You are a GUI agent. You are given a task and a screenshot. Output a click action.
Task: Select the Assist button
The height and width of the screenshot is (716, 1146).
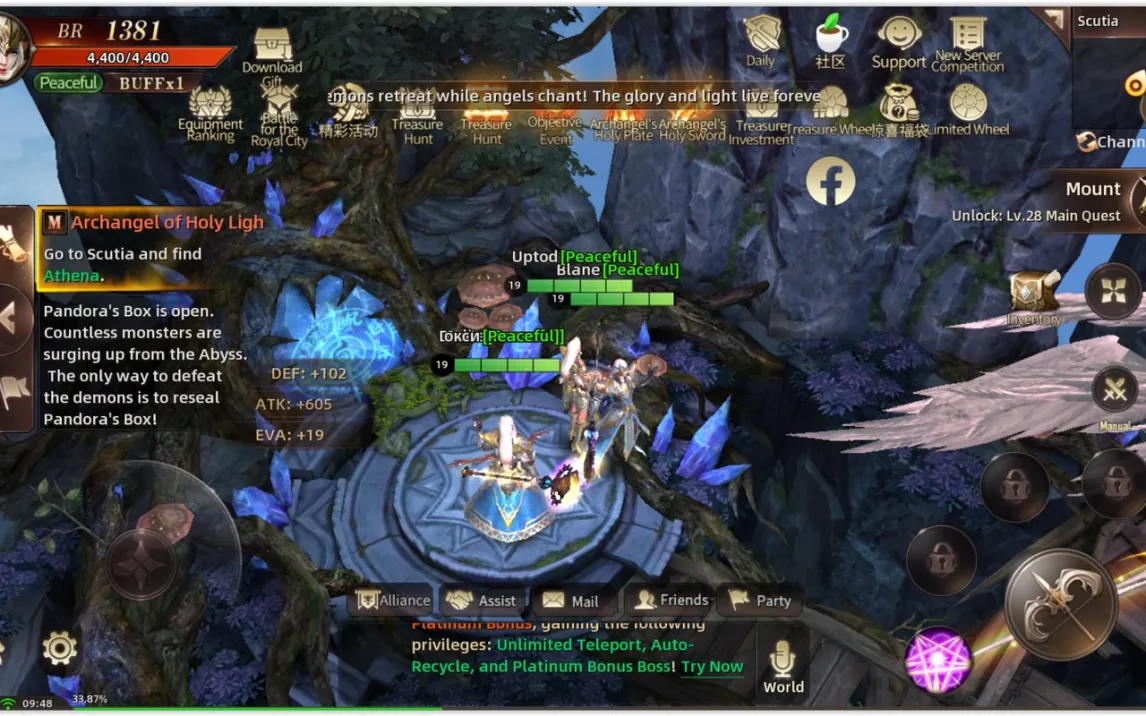(482, 600)
